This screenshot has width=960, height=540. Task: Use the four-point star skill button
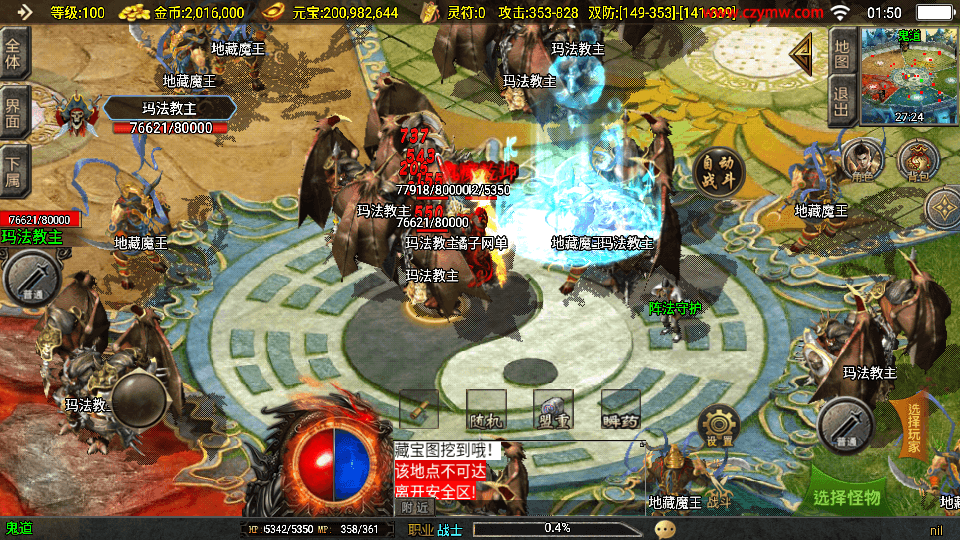pos(943,208)
